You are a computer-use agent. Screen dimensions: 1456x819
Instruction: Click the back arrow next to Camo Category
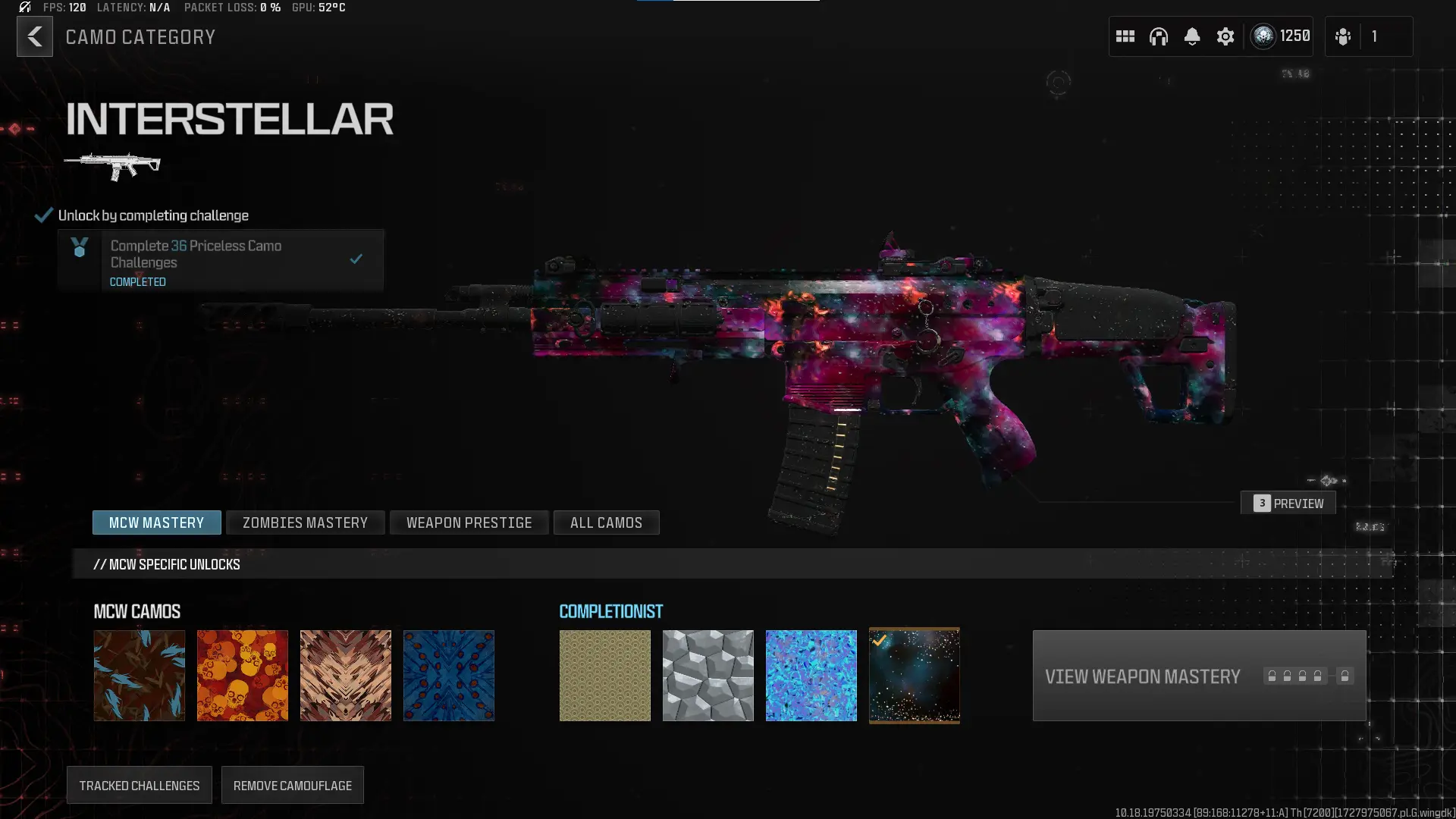(x=34, y=36)
